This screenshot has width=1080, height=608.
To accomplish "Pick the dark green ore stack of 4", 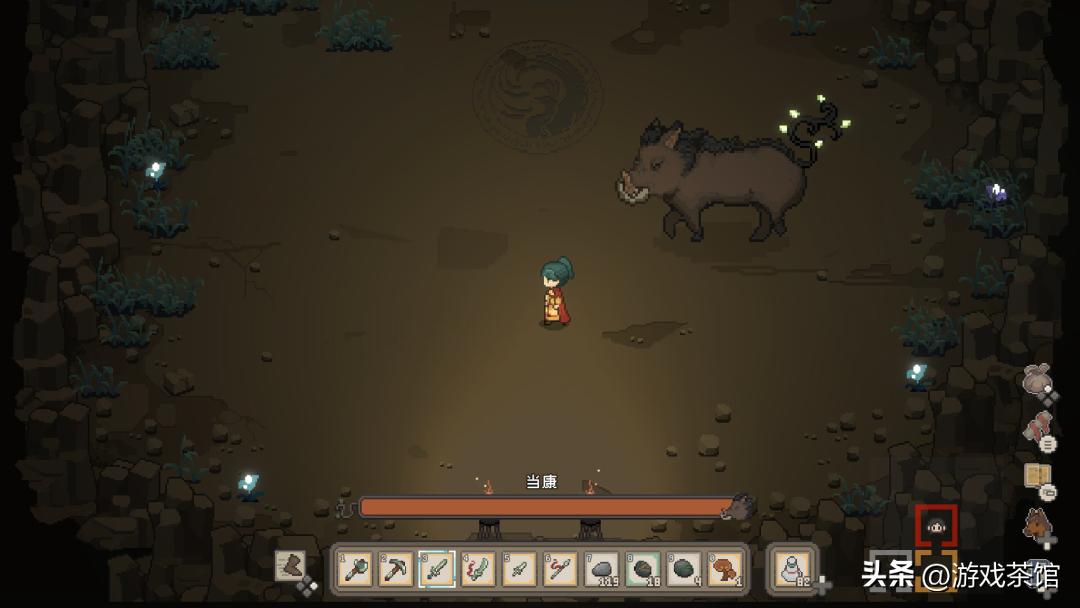I will [684, 569].
